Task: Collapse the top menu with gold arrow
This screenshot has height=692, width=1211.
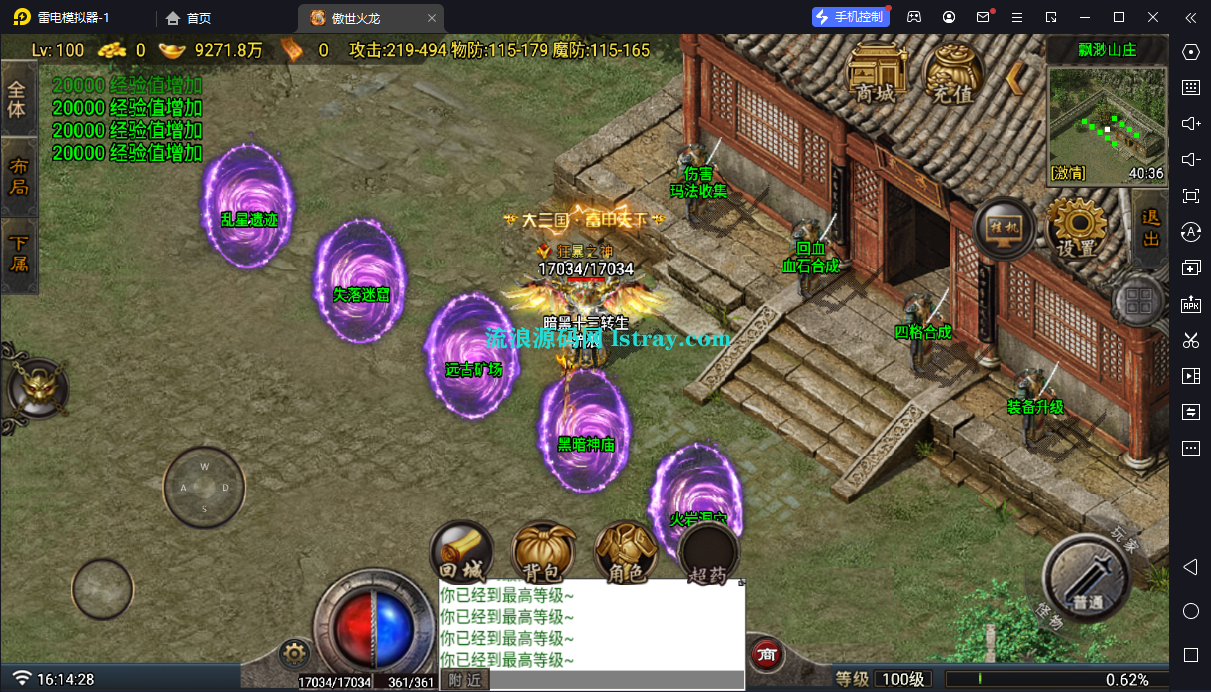Action: click(1015, 77)
